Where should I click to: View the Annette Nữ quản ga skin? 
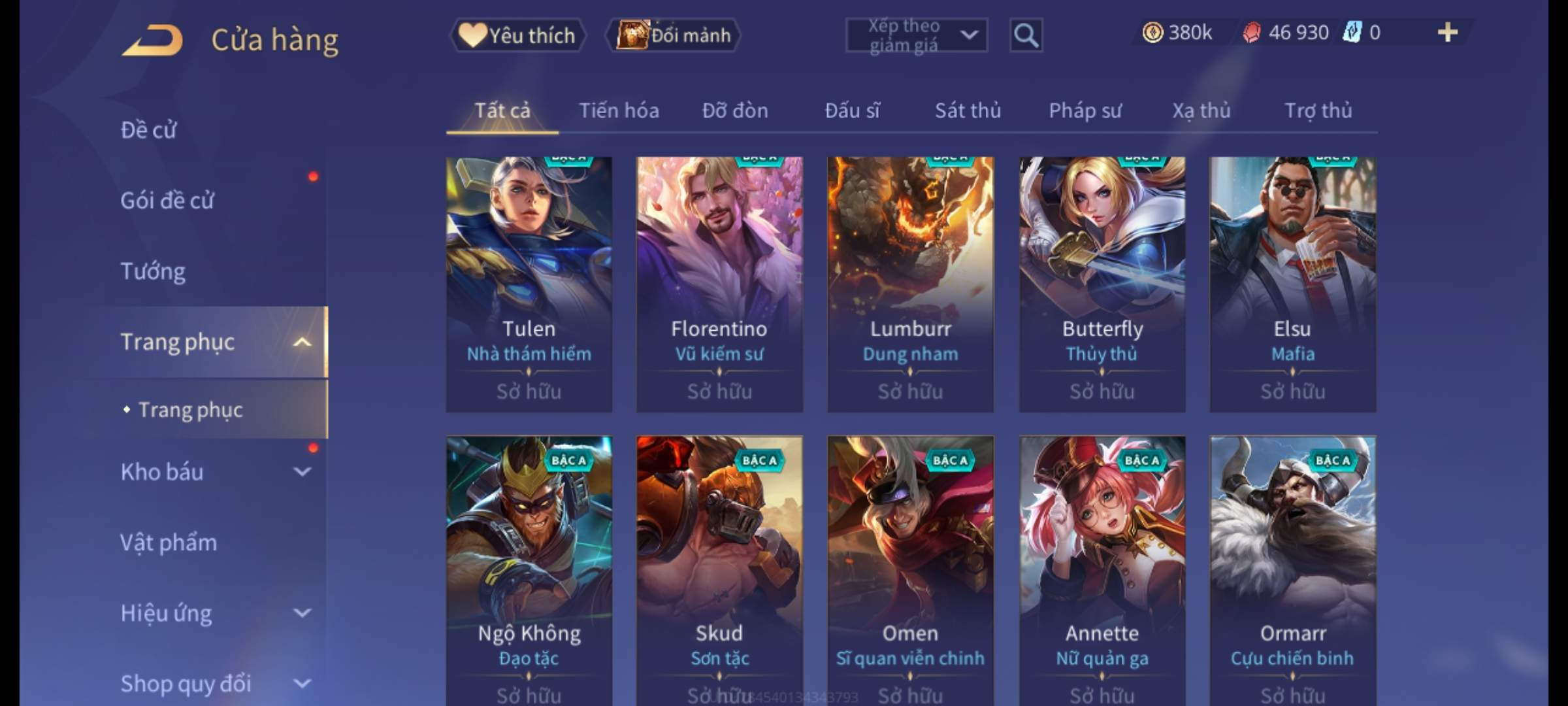pyautogui.click(x=1102, y=569)
